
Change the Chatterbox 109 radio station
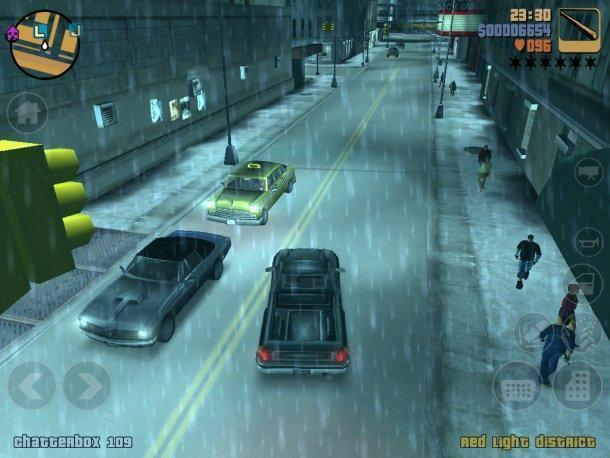(x=72, y=441)
